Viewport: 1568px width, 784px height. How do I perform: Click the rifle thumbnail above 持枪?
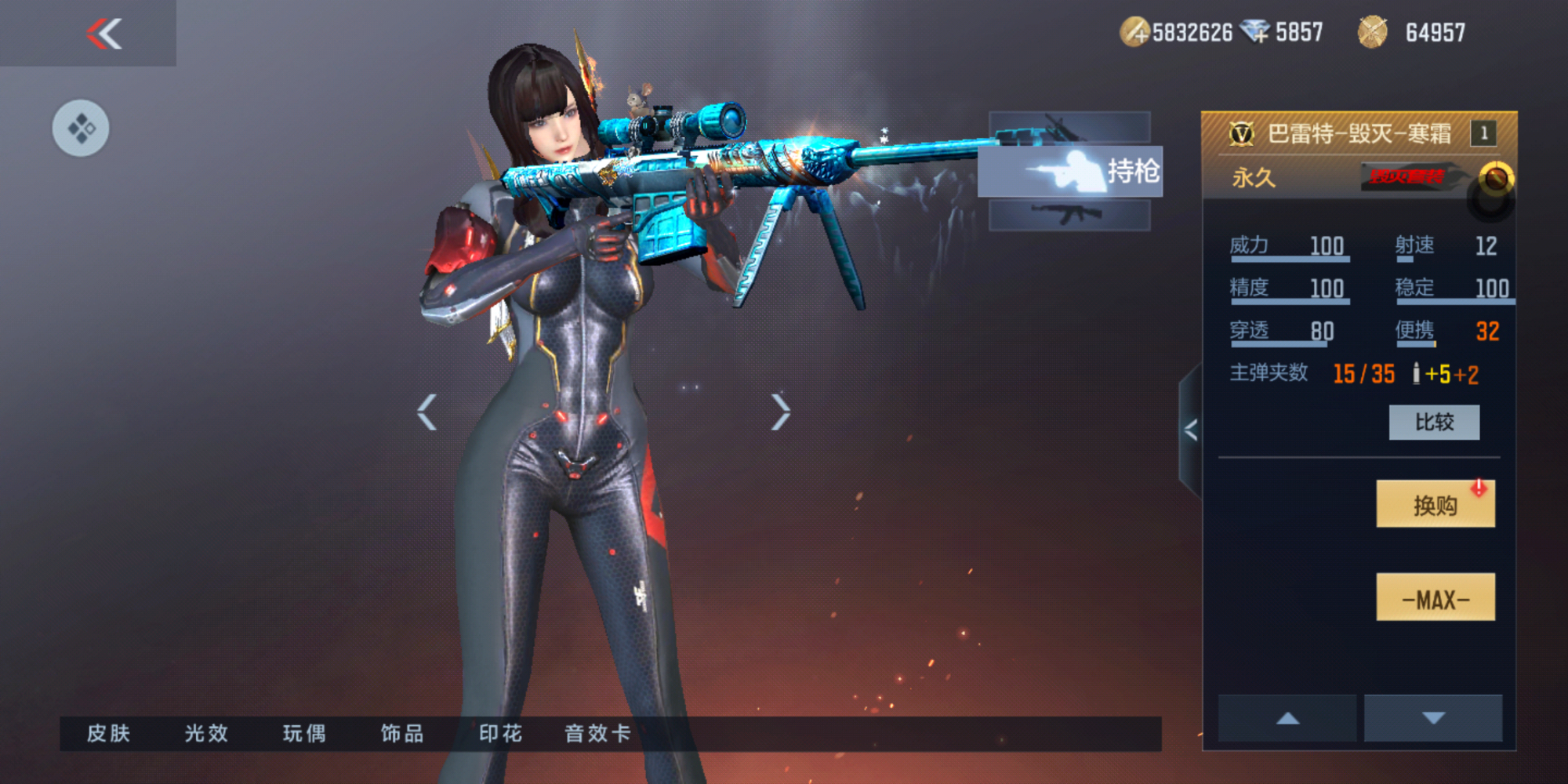pyautogui.click(x=1071, y=125)
